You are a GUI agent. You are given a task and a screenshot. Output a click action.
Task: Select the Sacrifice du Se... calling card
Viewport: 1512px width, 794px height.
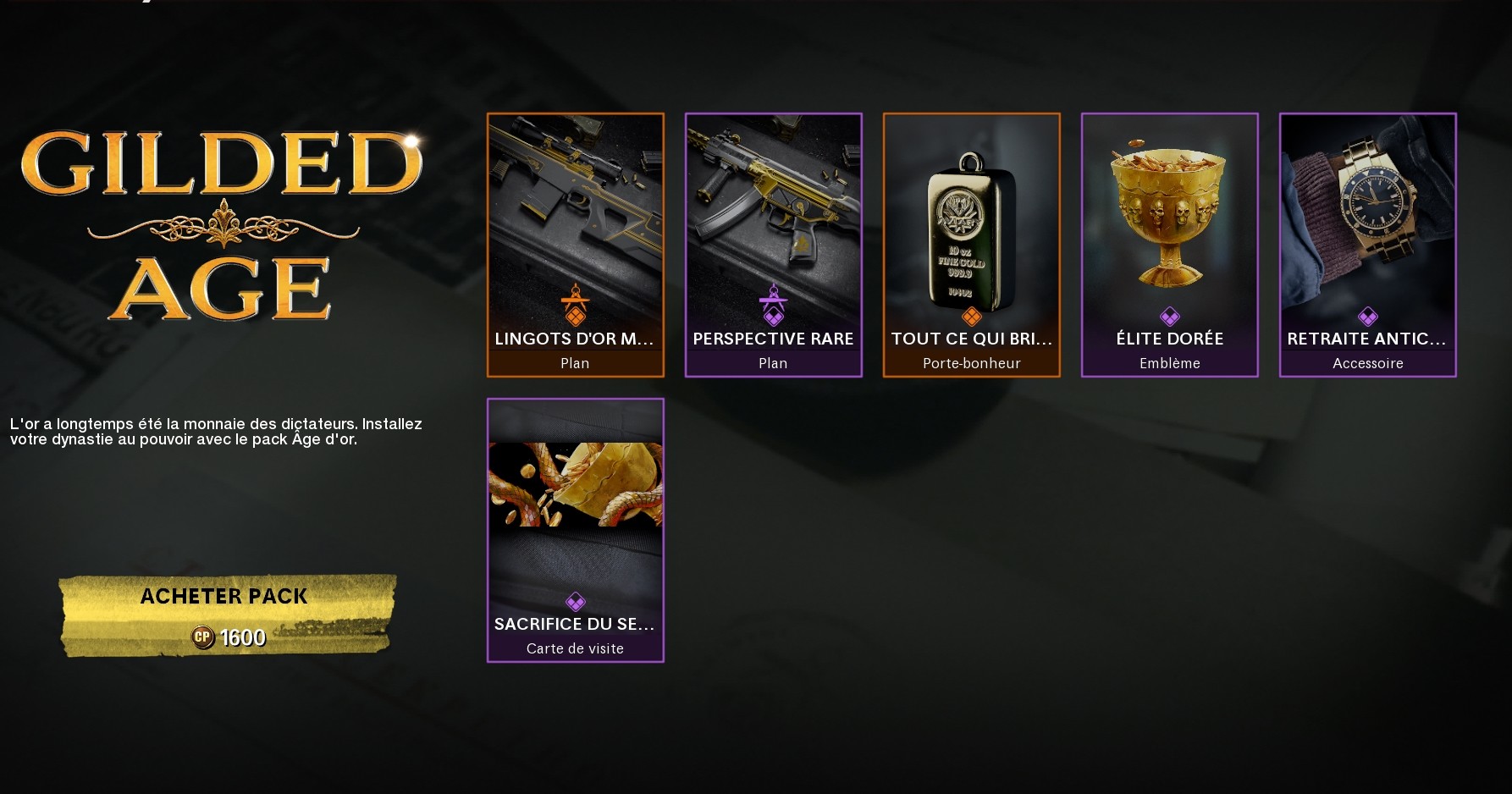(576, 491)
